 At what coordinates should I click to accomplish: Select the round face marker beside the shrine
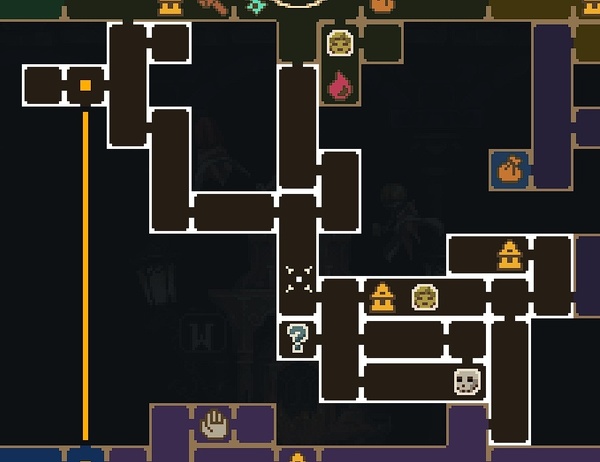(425, 297)
